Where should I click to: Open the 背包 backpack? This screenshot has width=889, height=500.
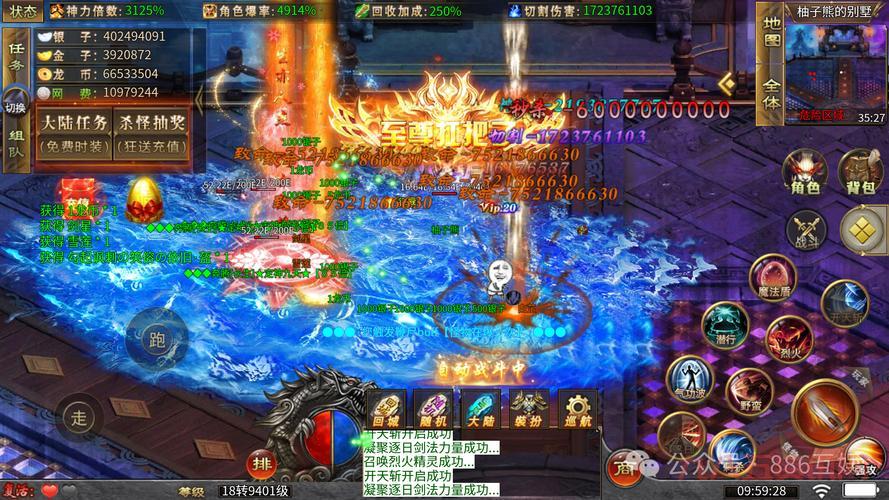(x=861, y=173)
